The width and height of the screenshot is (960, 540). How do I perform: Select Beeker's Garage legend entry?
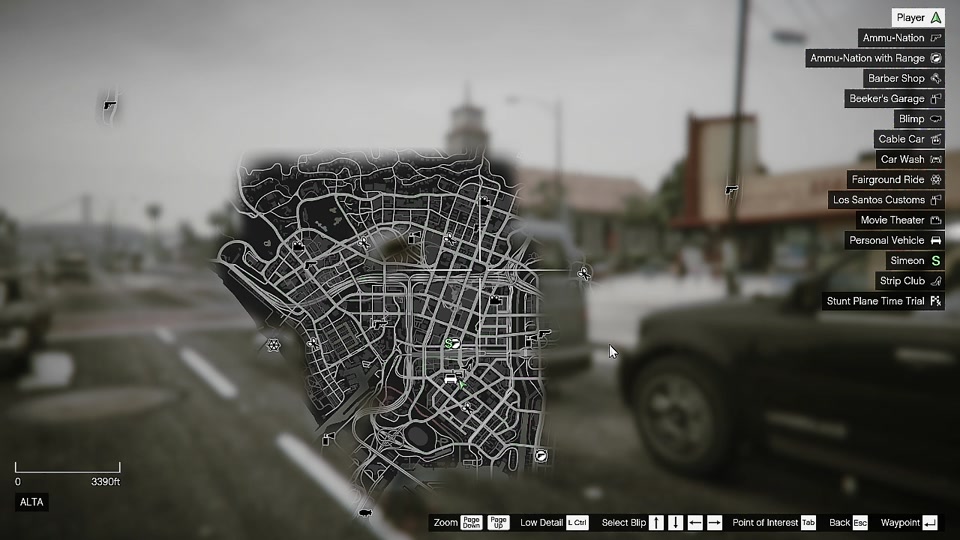895,99
